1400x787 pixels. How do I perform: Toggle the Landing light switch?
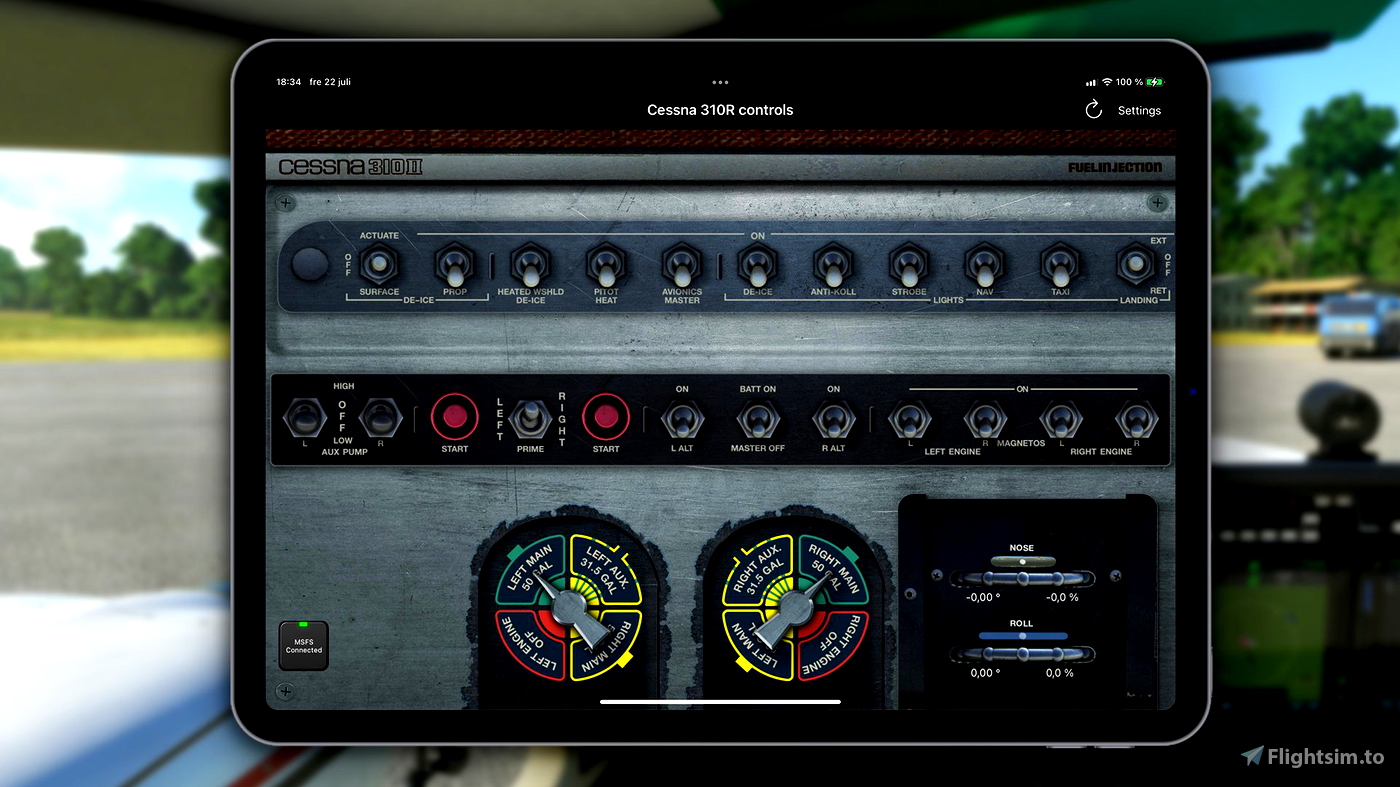pos(1136,265)
